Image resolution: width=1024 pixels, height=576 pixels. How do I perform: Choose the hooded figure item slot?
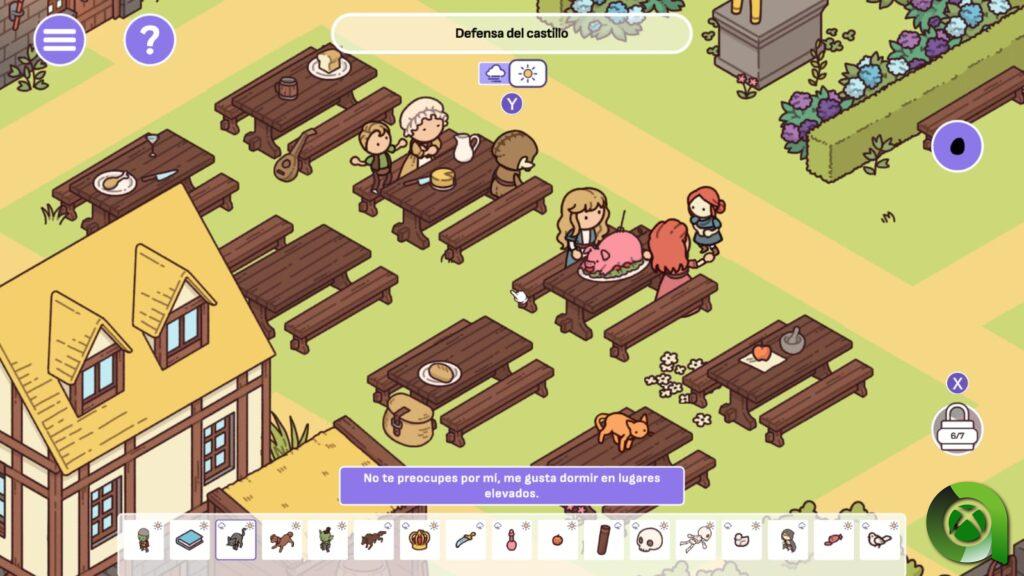788,540
